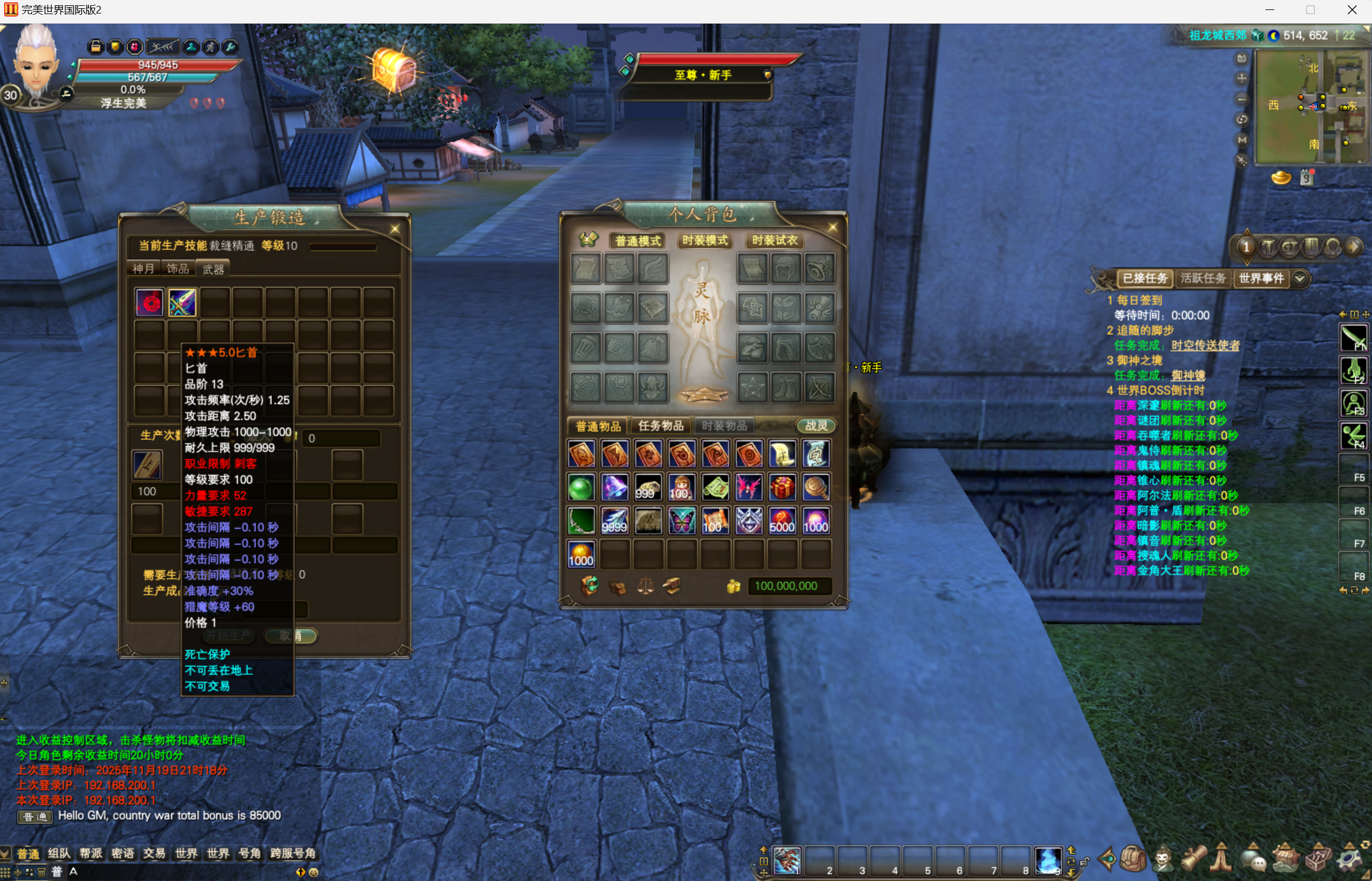Open the 时装试衣 tab

(x=775, y=240)
